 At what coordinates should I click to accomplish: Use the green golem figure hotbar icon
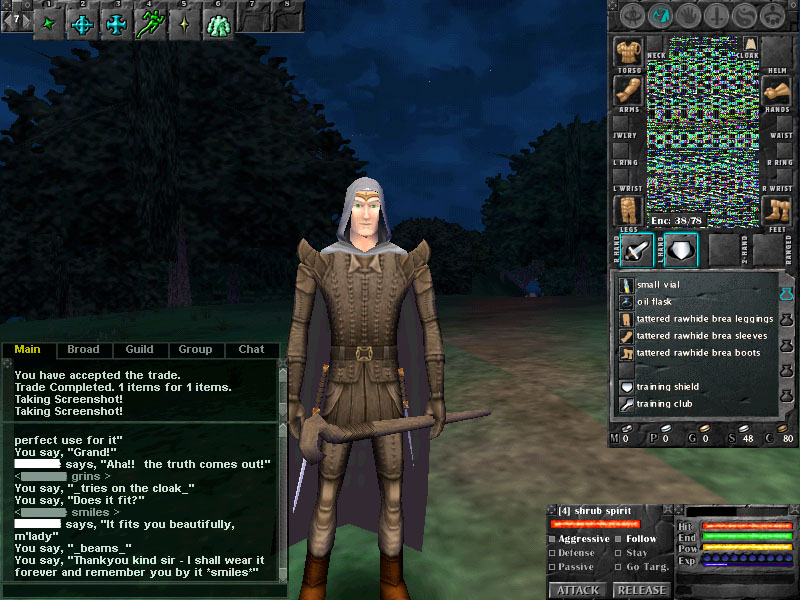[x=218, y=24]
